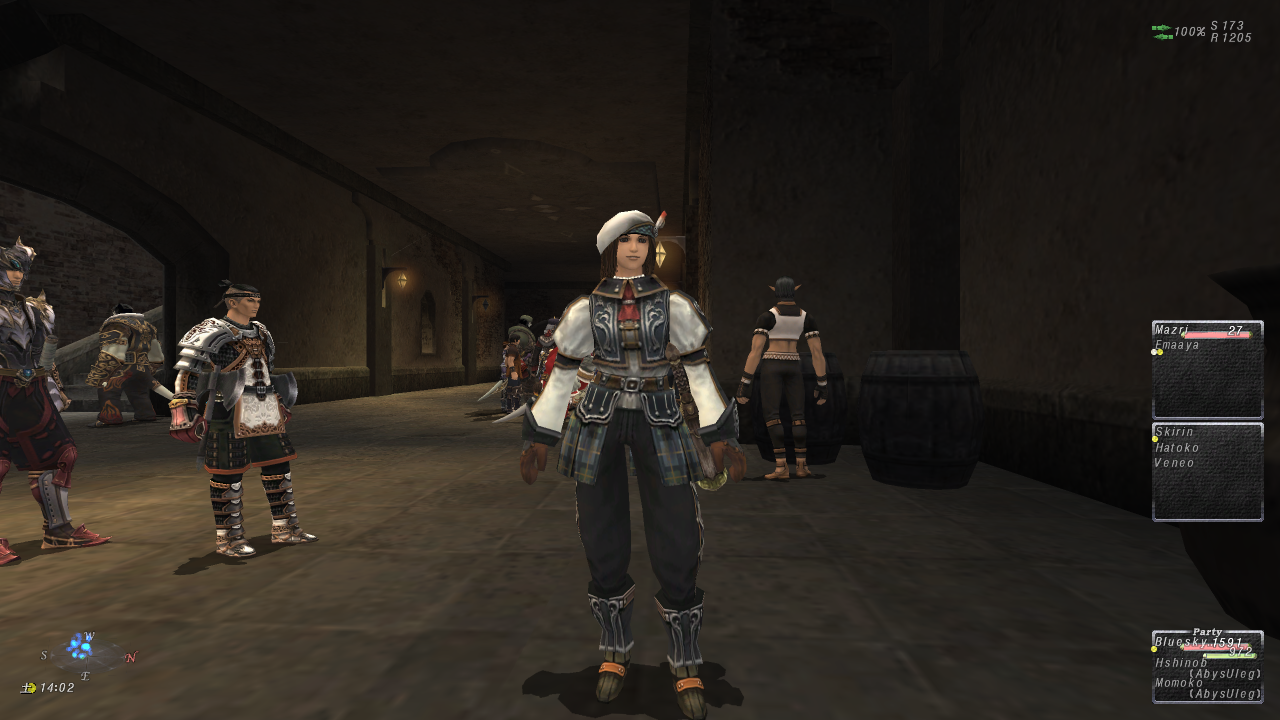Select alliance member Mazri

[x=1170, y=330]
